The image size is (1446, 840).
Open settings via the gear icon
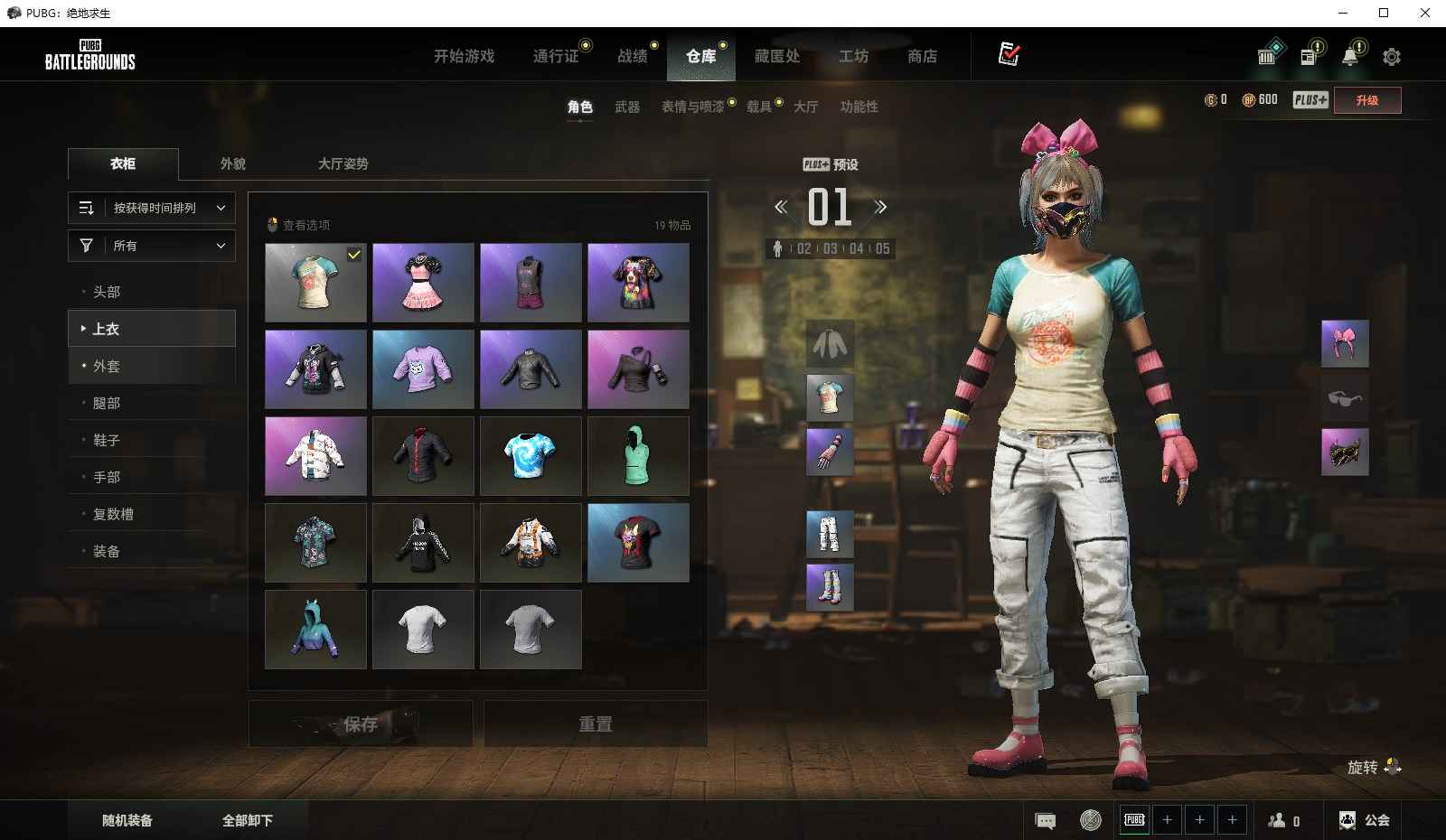(1392, 57)
